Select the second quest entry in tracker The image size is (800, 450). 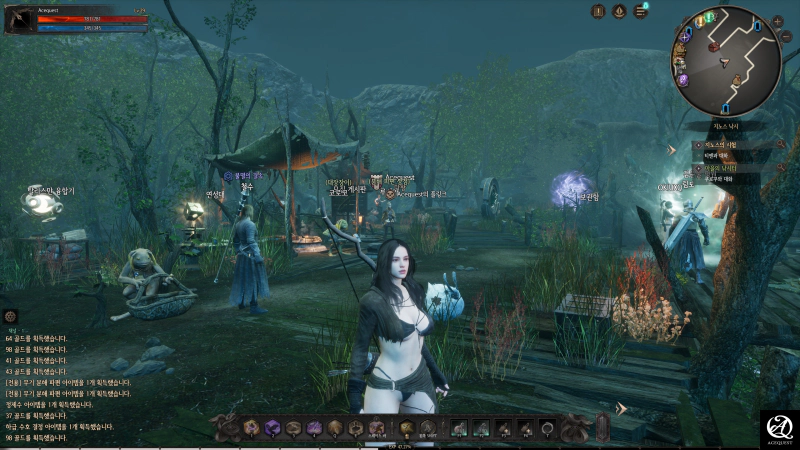(x=724, y=169)
